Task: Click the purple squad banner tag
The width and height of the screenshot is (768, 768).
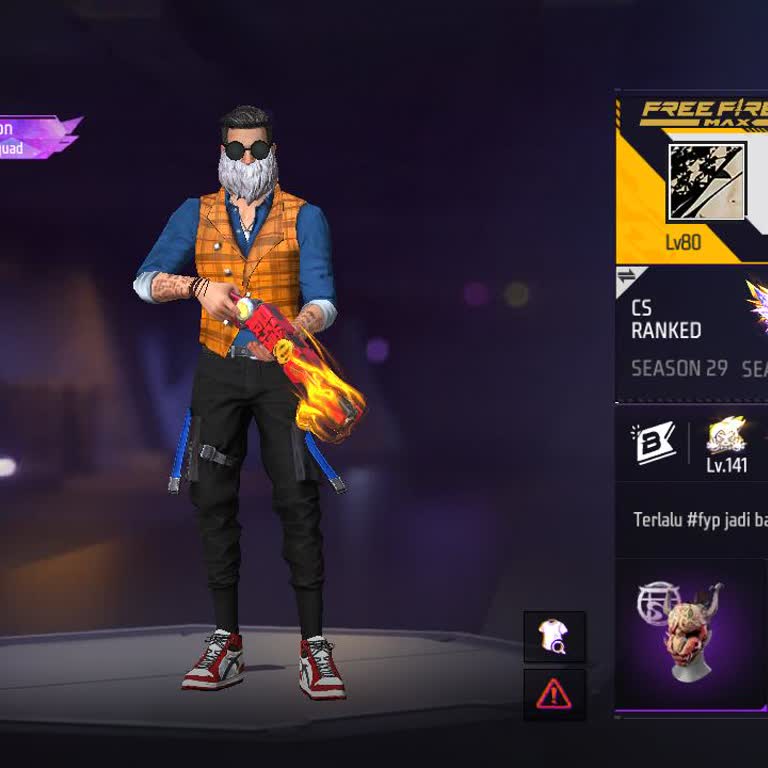Action: 38,138
